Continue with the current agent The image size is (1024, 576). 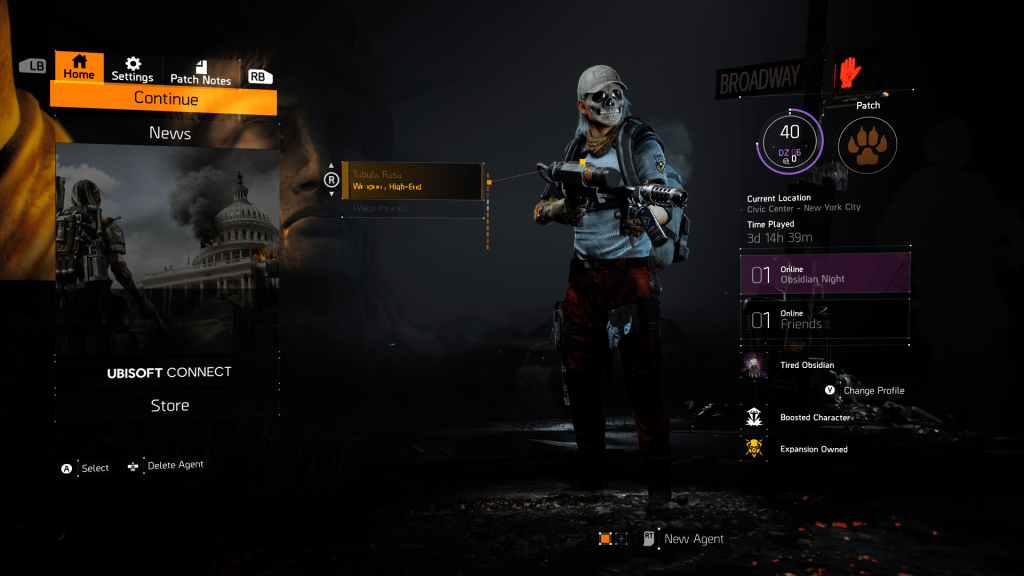pyautogui.click(x=165, y=99)
